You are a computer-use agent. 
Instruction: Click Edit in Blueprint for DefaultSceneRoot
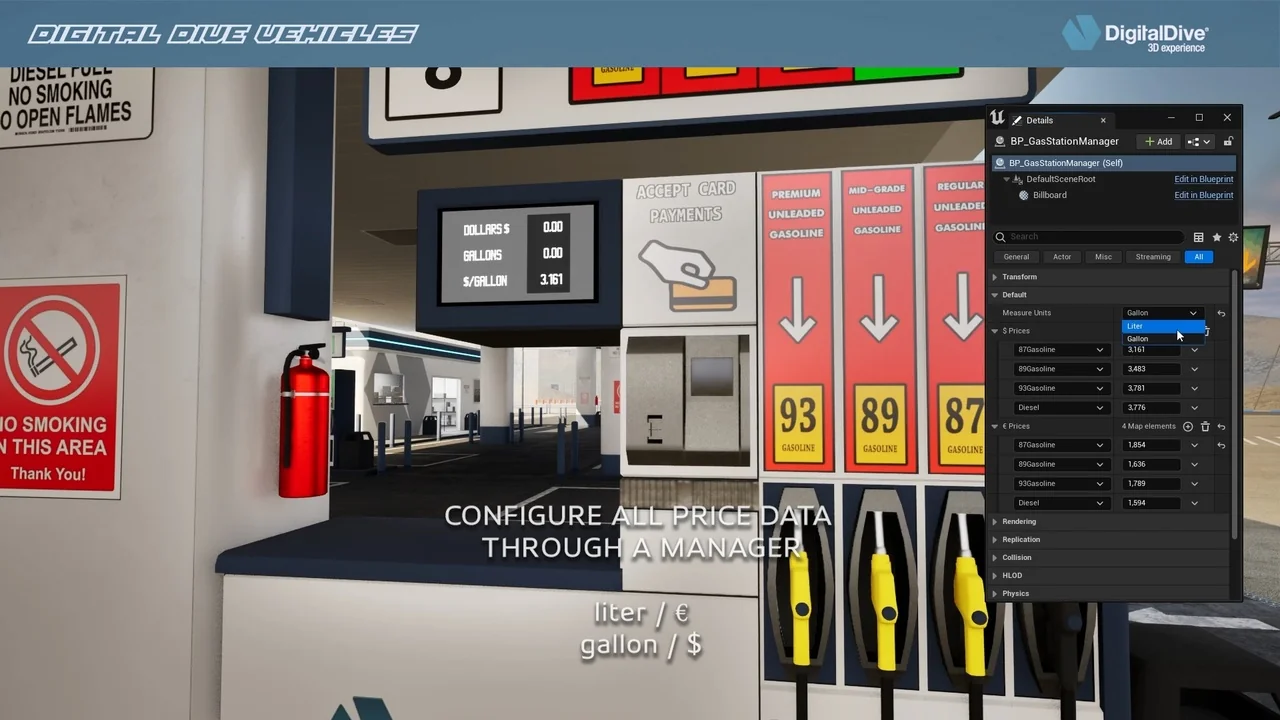coord(1203,179)
